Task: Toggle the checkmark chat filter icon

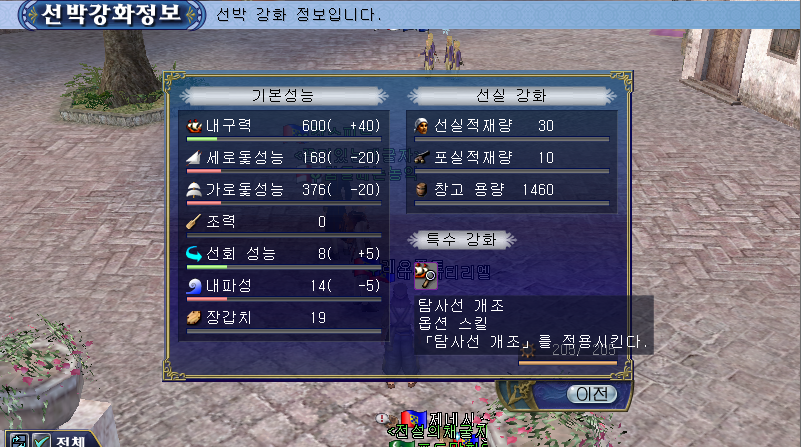Action: click(x=40, y=440)
